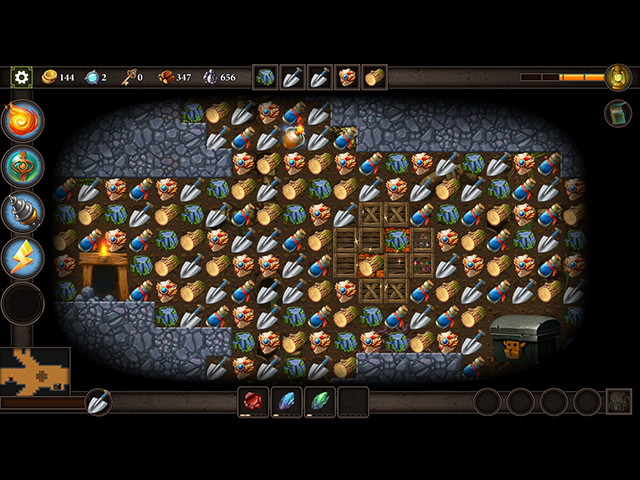Select the red gem slot

(x=253, y=402)
